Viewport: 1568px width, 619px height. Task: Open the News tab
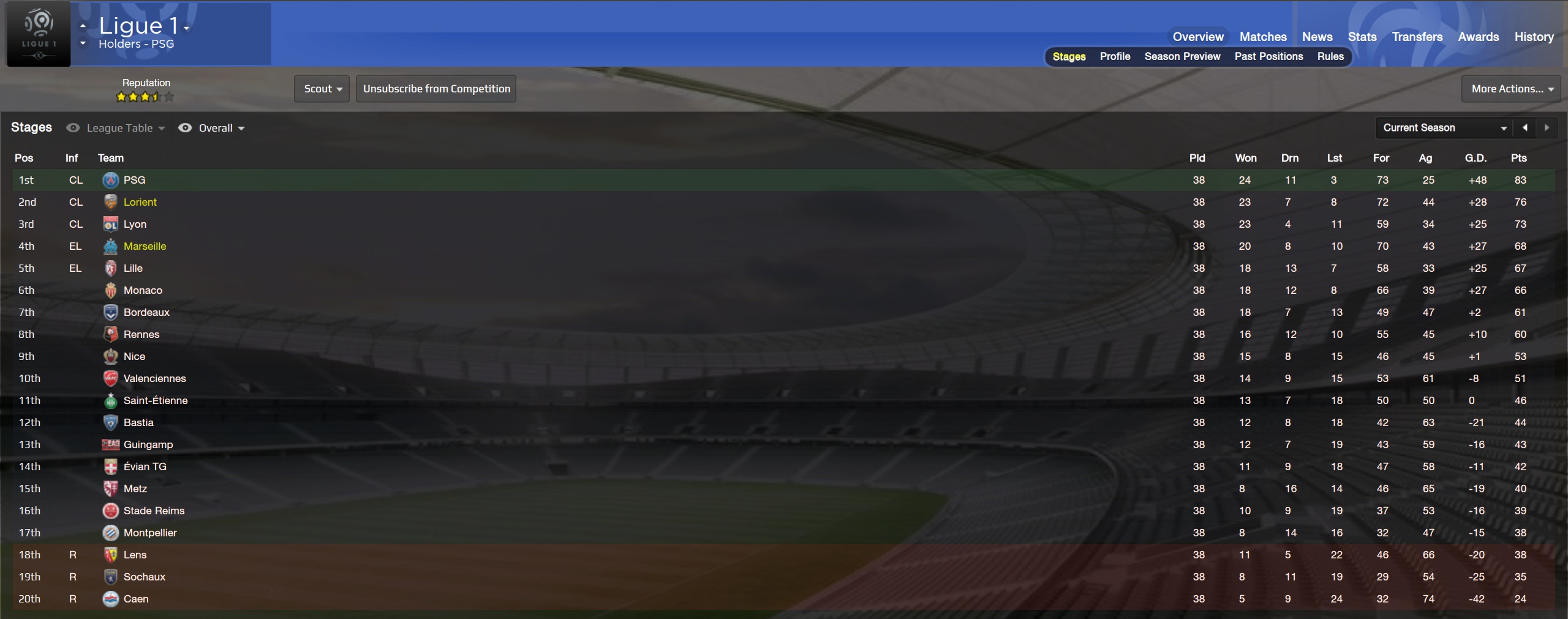point(1317,37)
